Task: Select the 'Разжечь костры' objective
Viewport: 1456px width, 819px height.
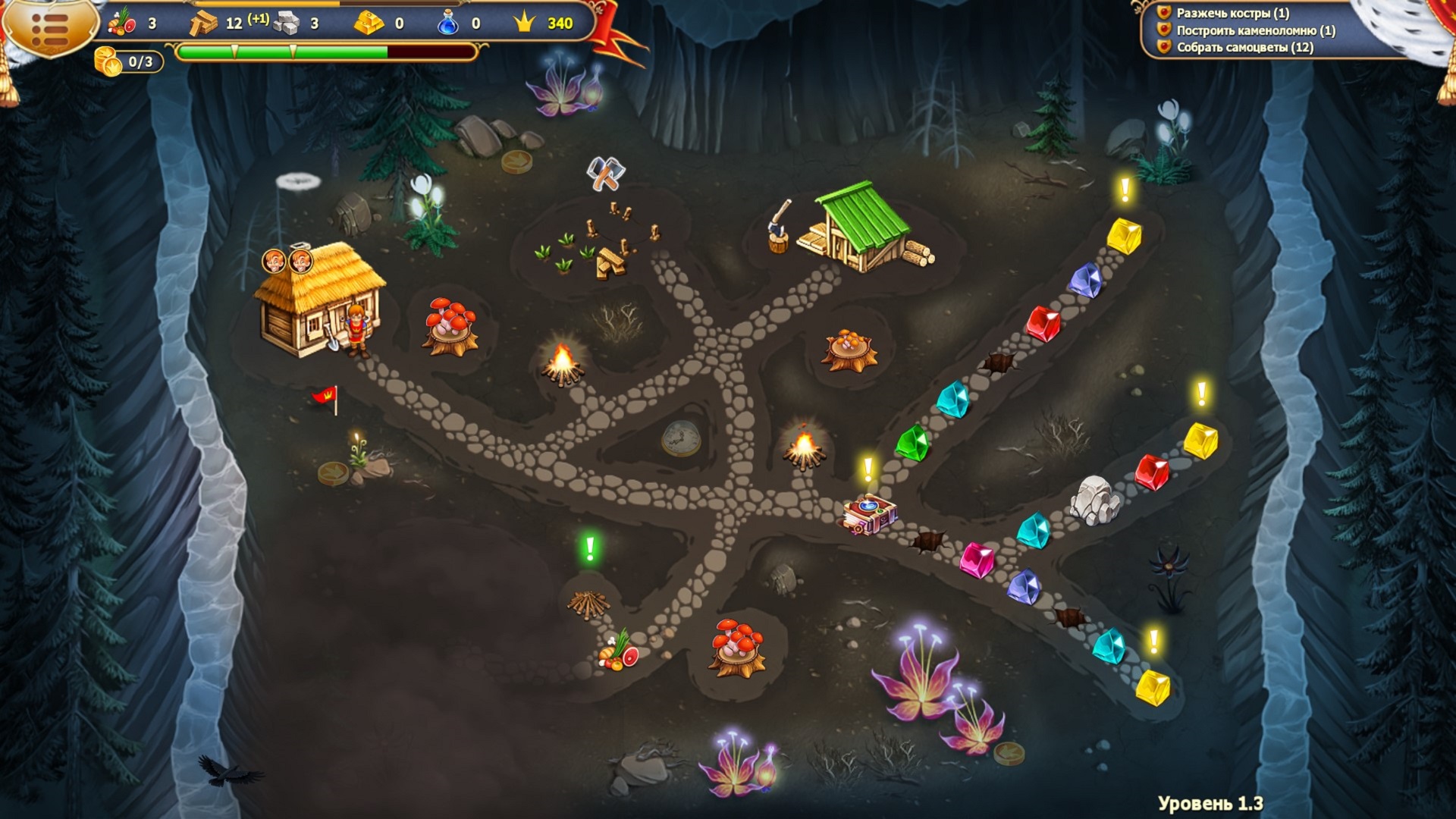Action: coord(1232,13)
